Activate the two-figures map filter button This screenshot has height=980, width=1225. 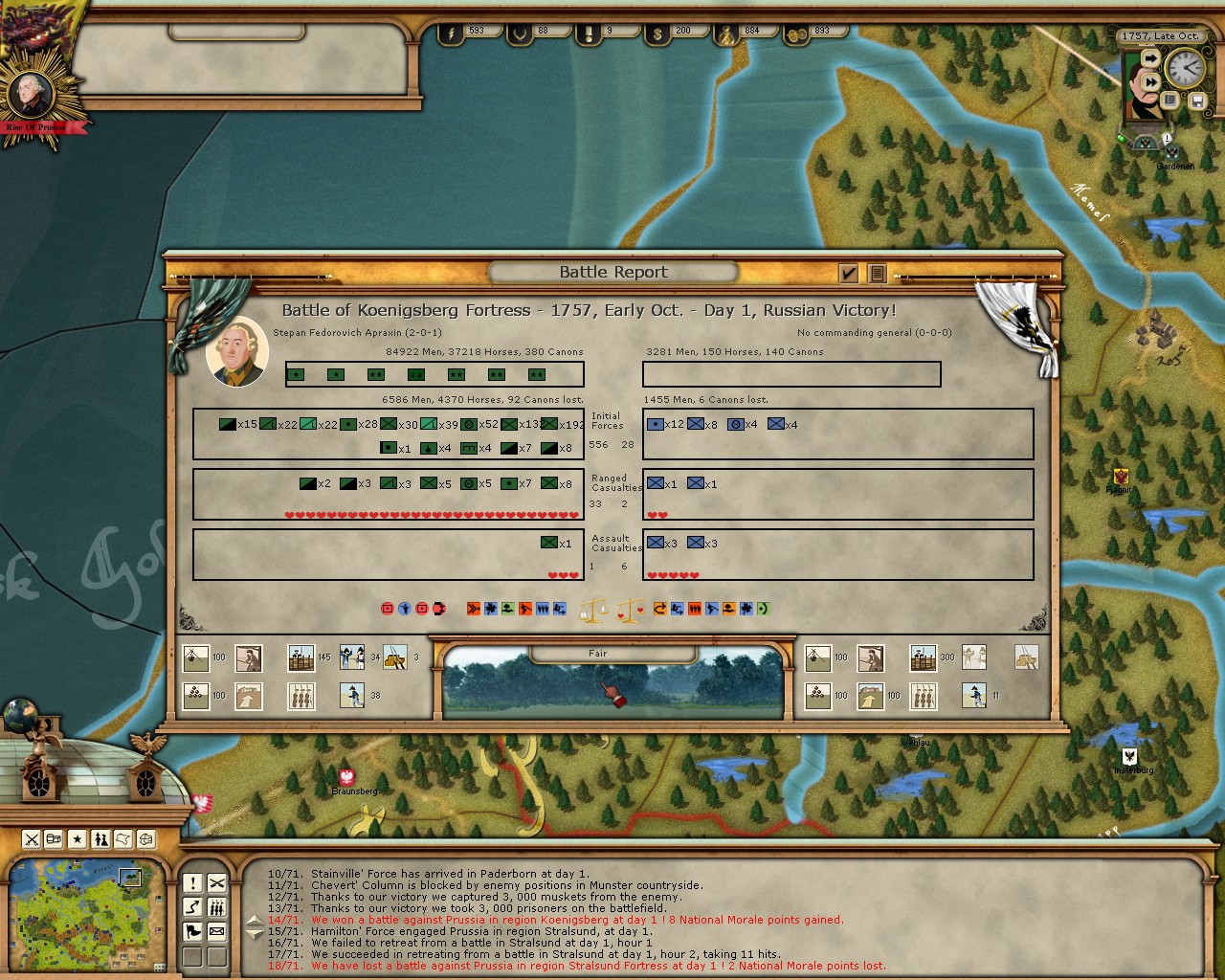tap(100, 839)
